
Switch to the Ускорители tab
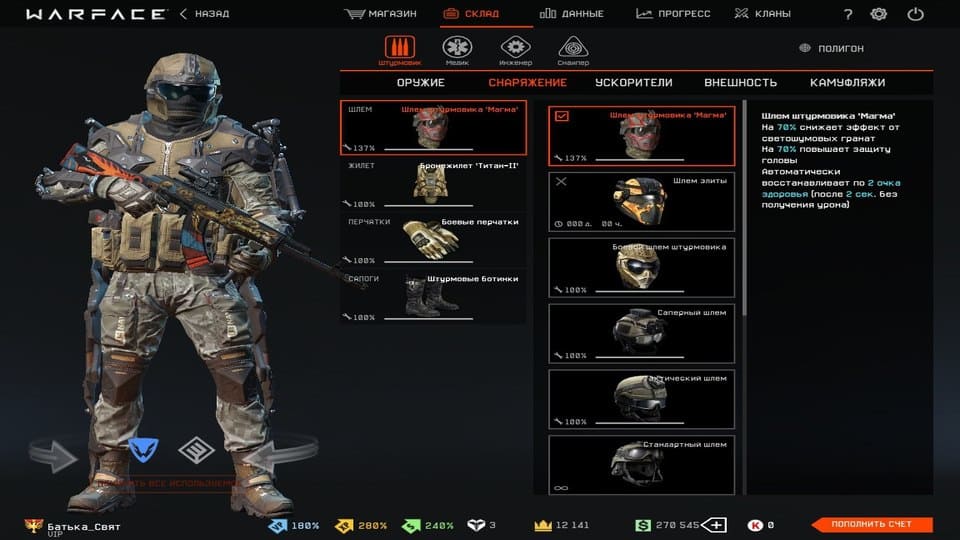[x=633, y=83]
